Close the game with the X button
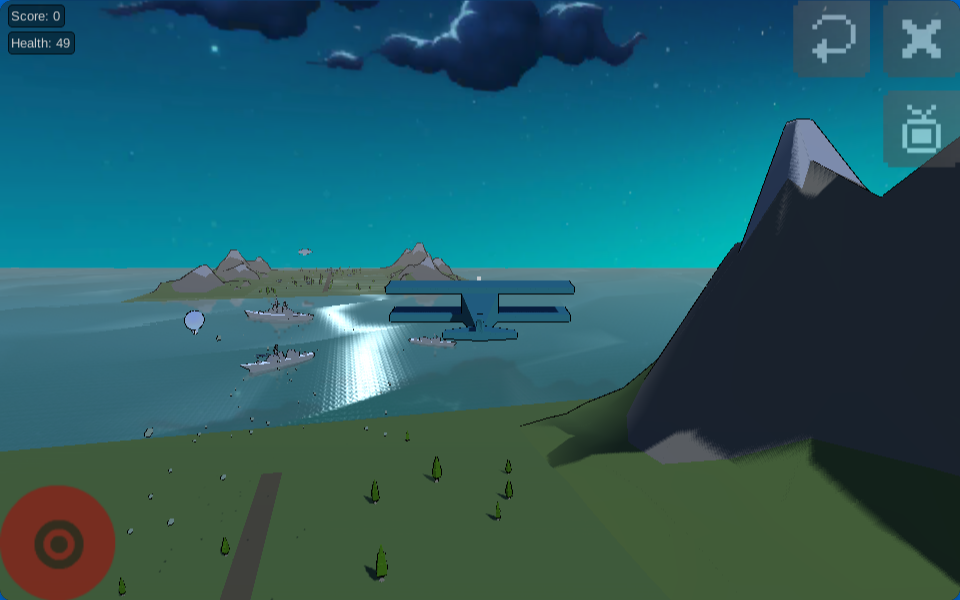Screen dimensions: 960x600 (x=921, y=39)
